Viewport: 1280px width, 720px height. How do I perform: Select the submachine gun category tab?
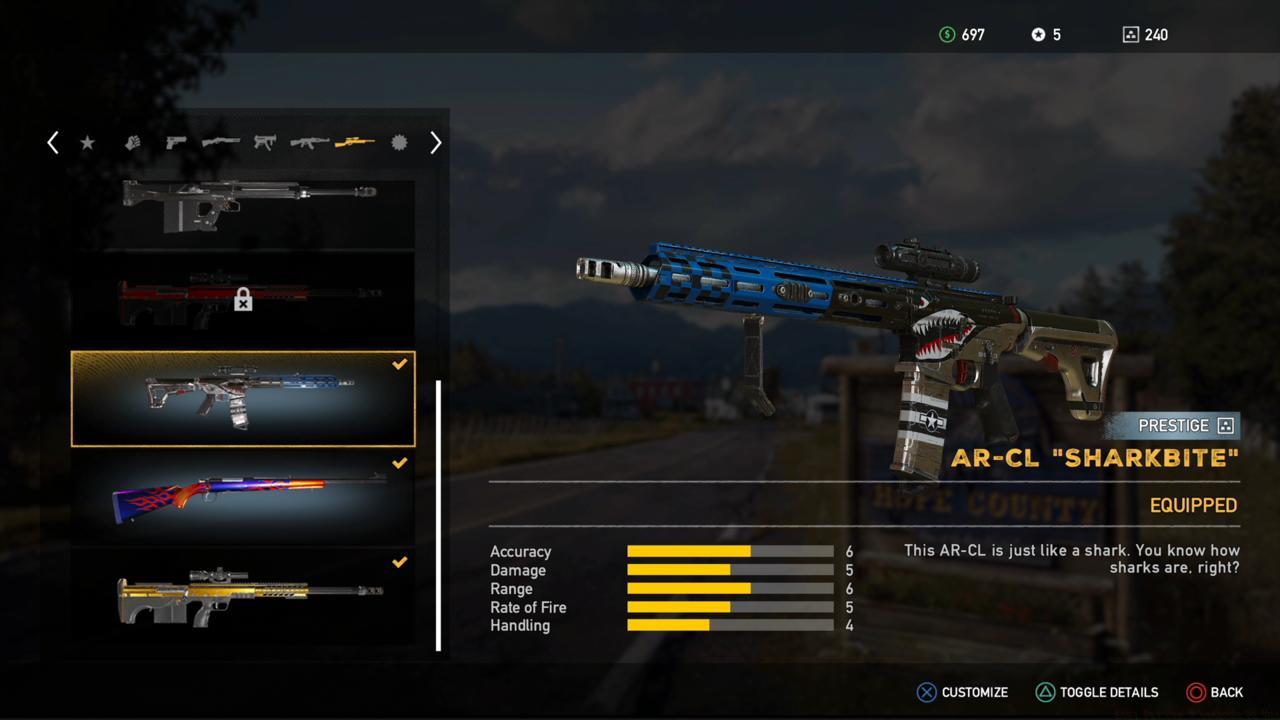(265, 143)
